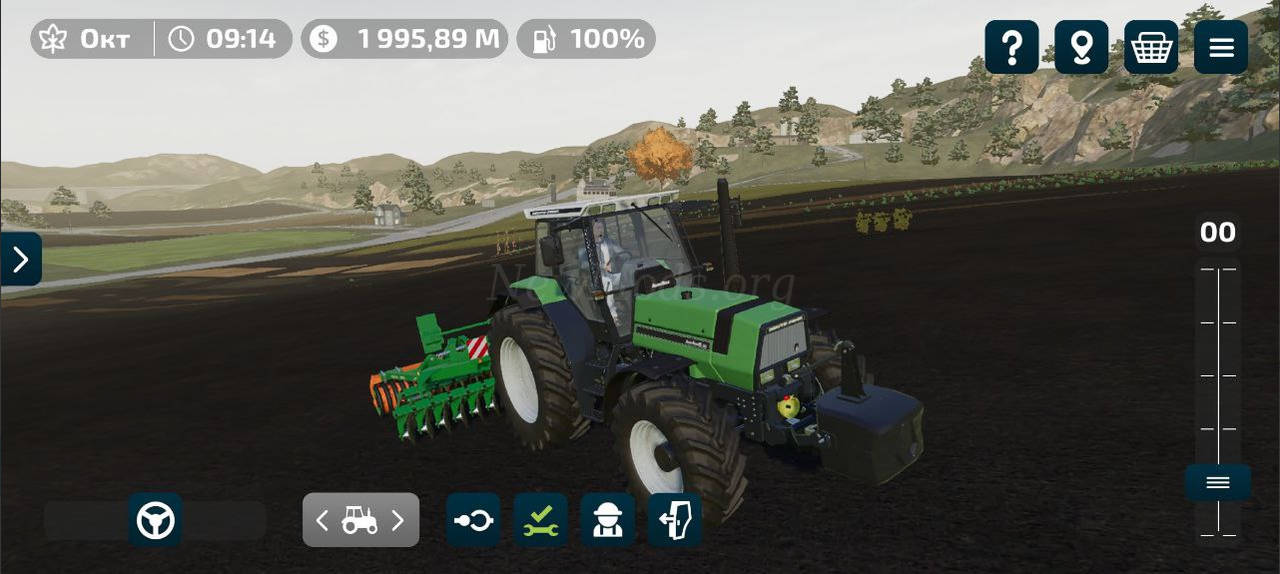Open the hamburger main menu
The height and width of the screenshot is (574, 1280).
pos(1221,47)
